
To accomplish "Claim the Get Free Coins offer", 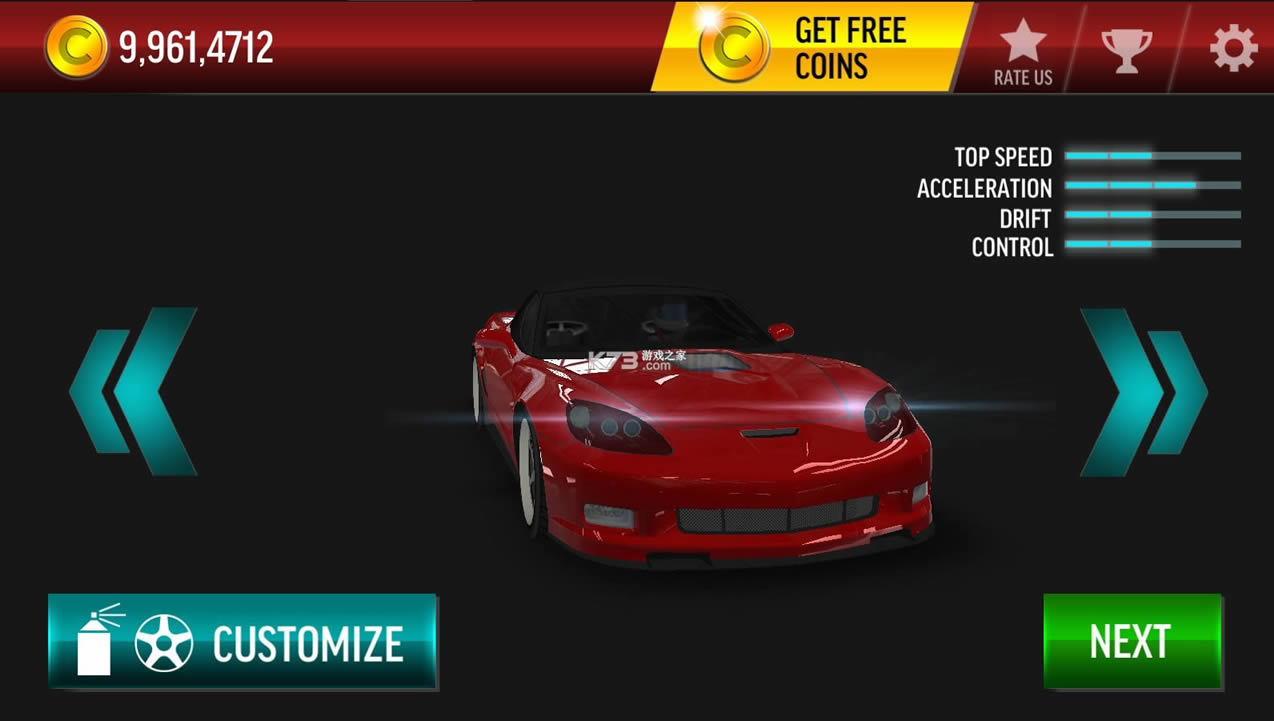I will pos(810,47).
